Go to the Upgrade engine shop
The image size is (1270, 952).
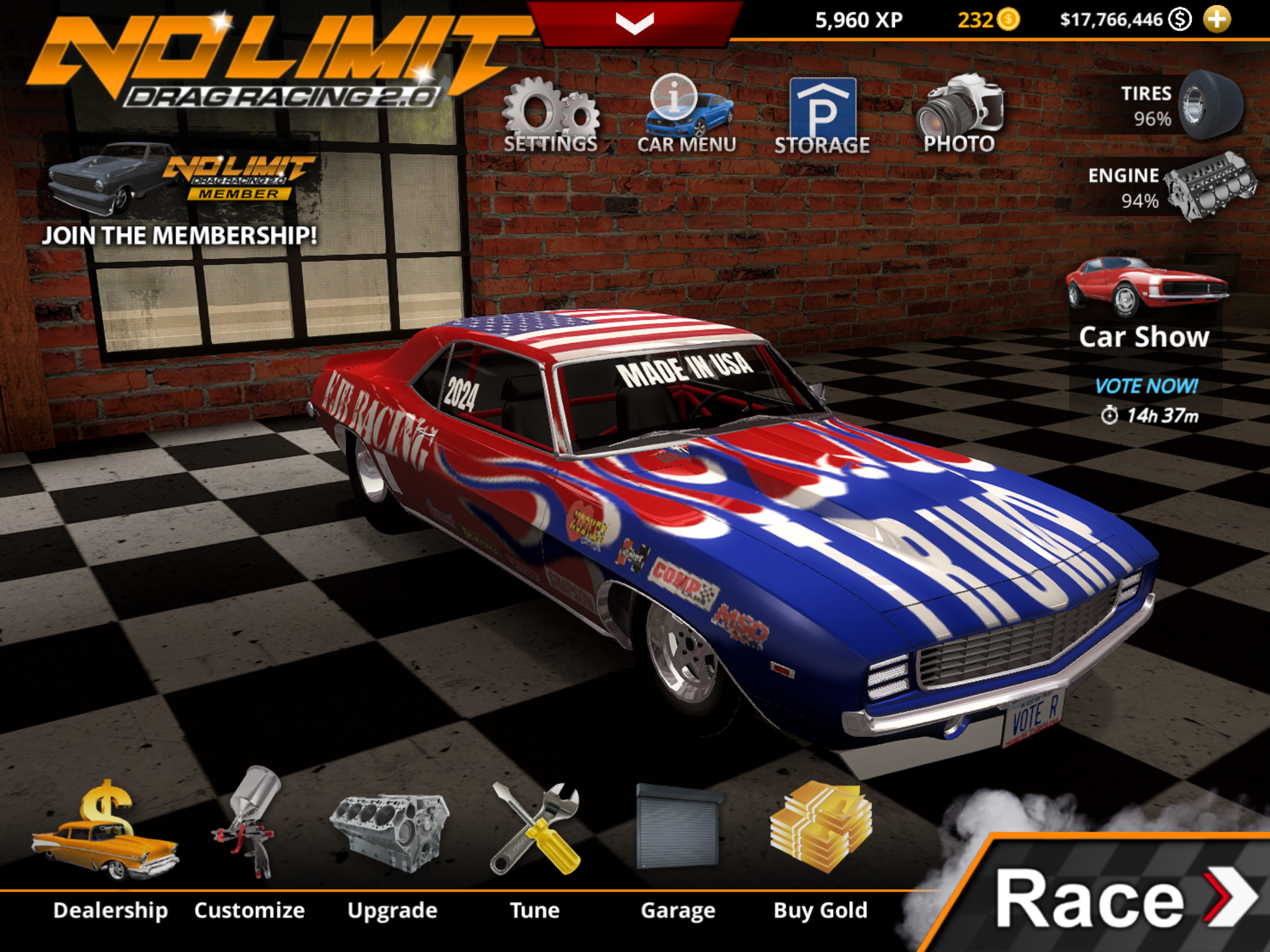click(x=392, y=840)
